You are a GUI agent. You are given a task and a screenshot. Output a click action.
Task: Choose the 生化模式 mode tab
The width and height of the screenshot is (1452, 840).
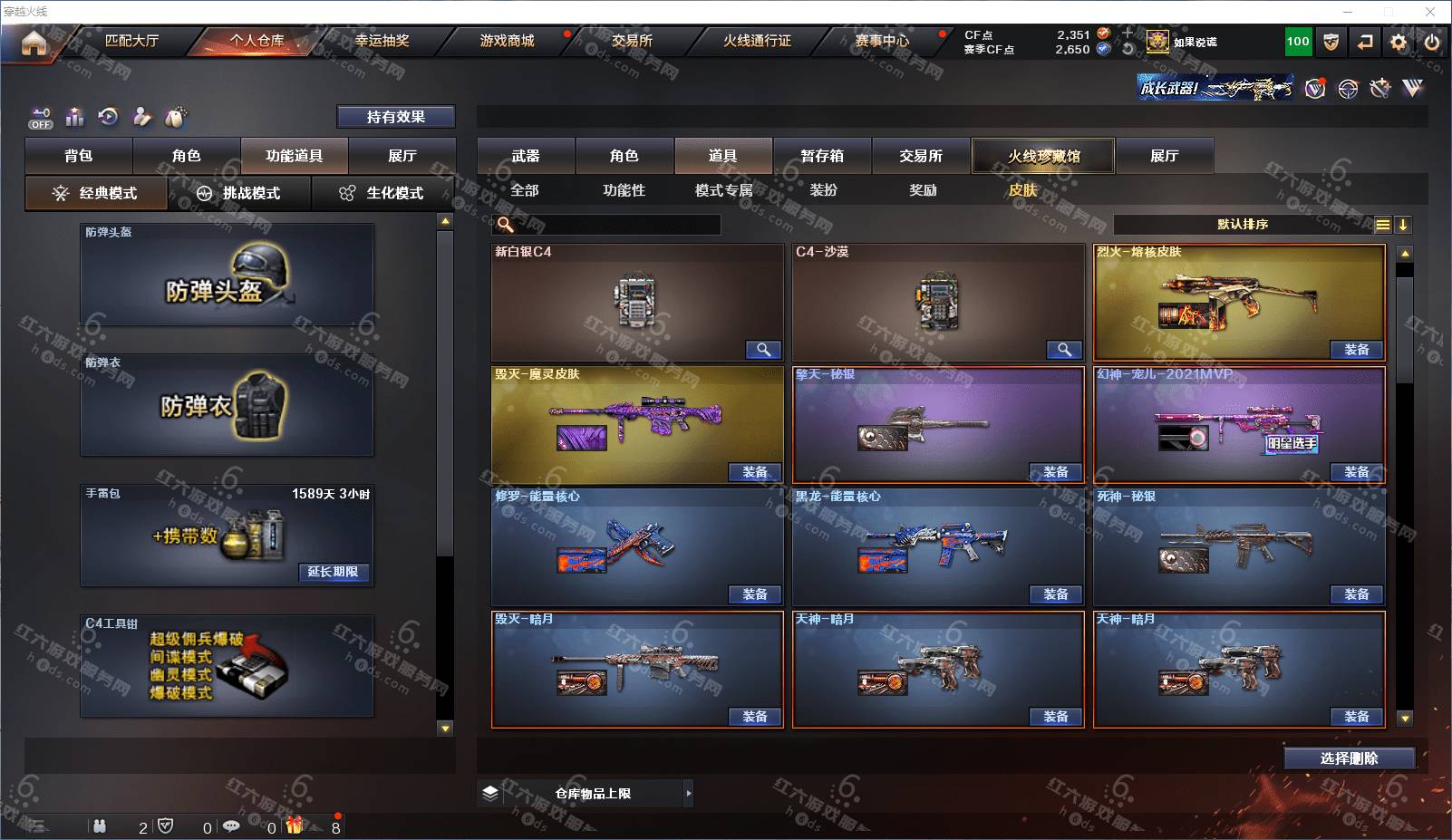coord(382,193)
